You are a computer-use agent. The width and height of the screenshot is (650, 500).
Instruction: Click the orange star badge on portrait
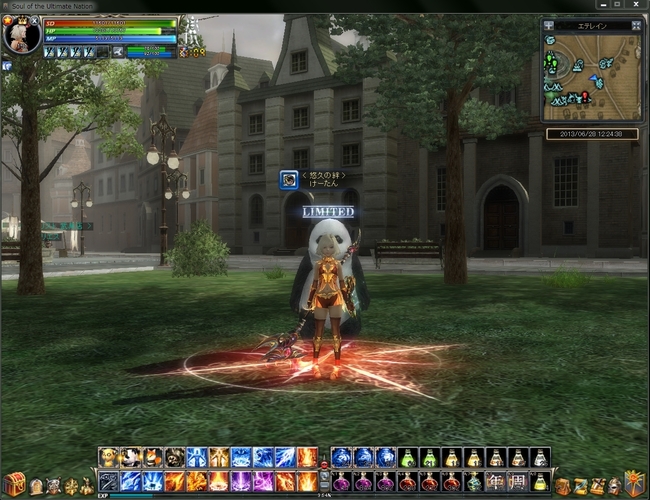pos(8,20)
